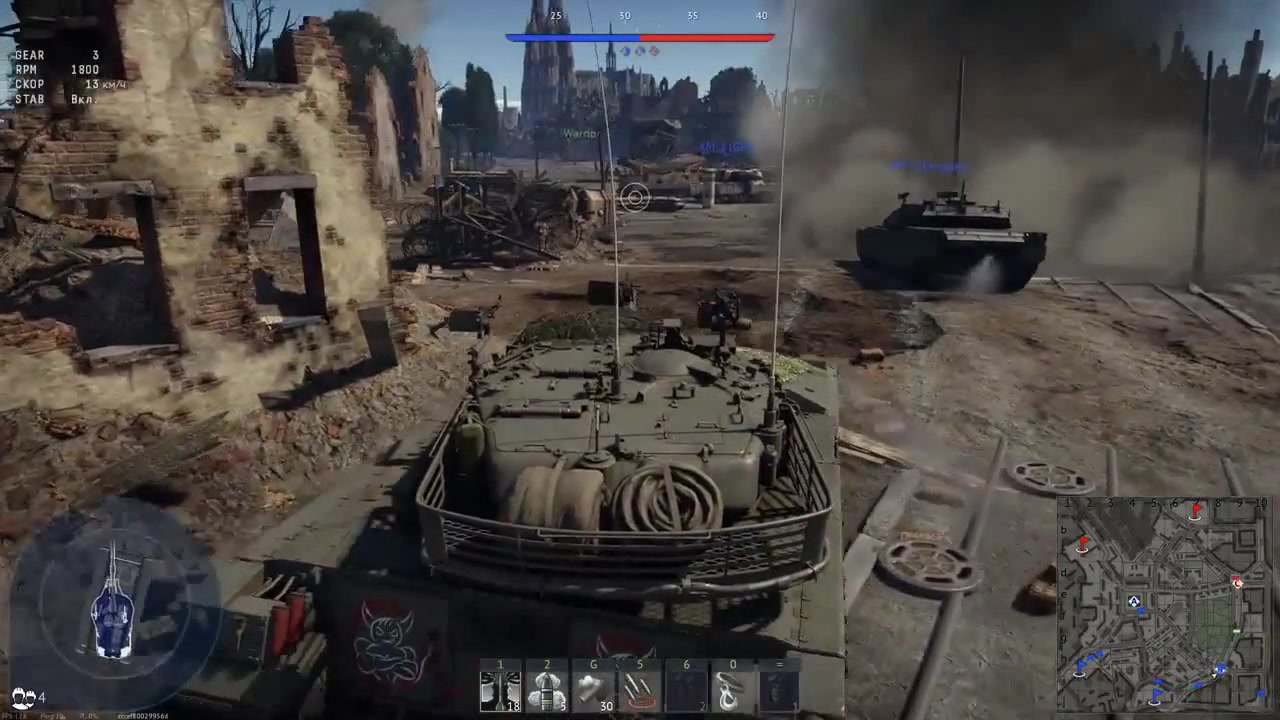Select capture point A marker on the minimap

click(1134, 602)
